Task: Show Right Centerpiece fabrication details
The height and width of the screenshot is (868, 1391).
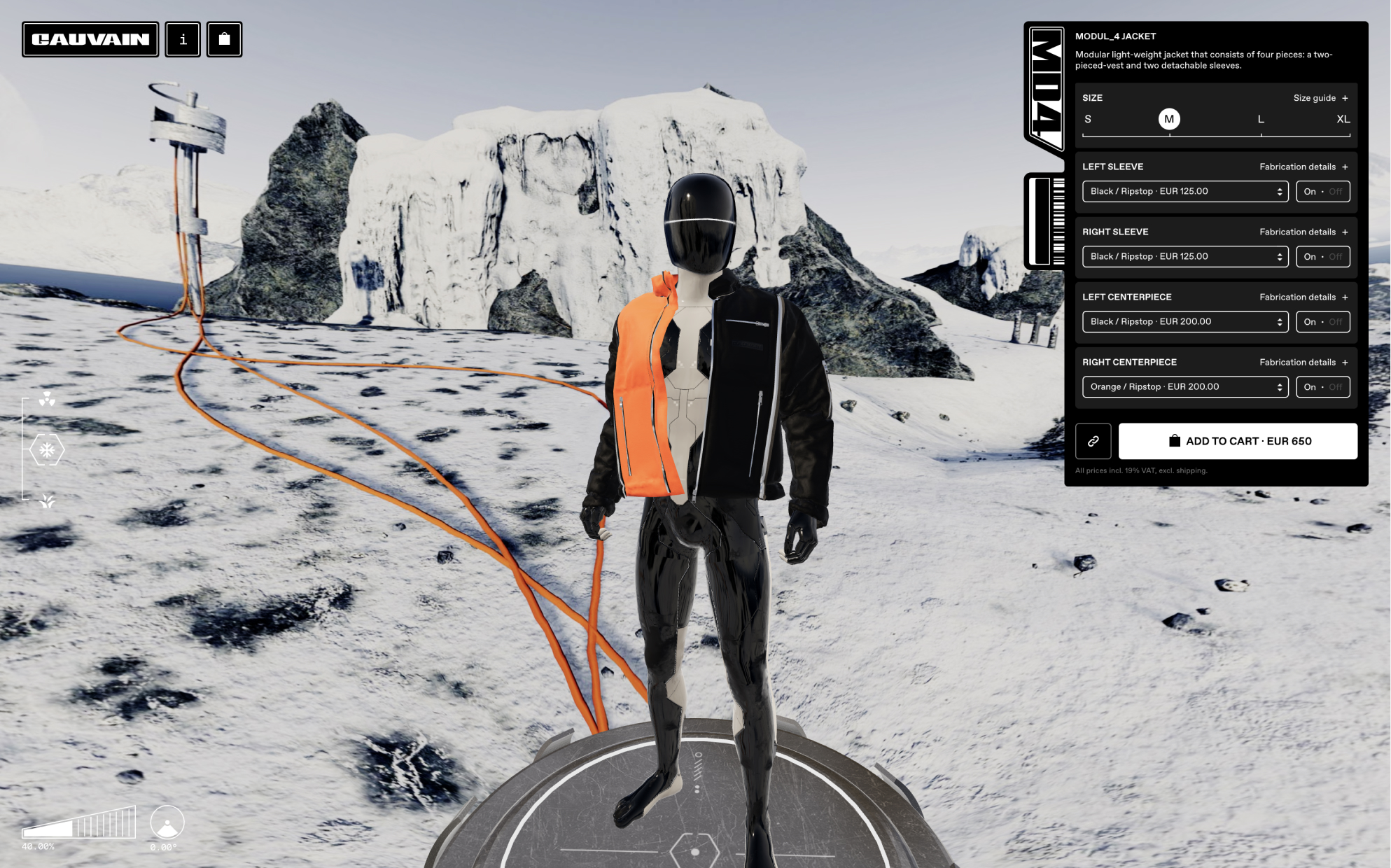Action: [1303, 362]
